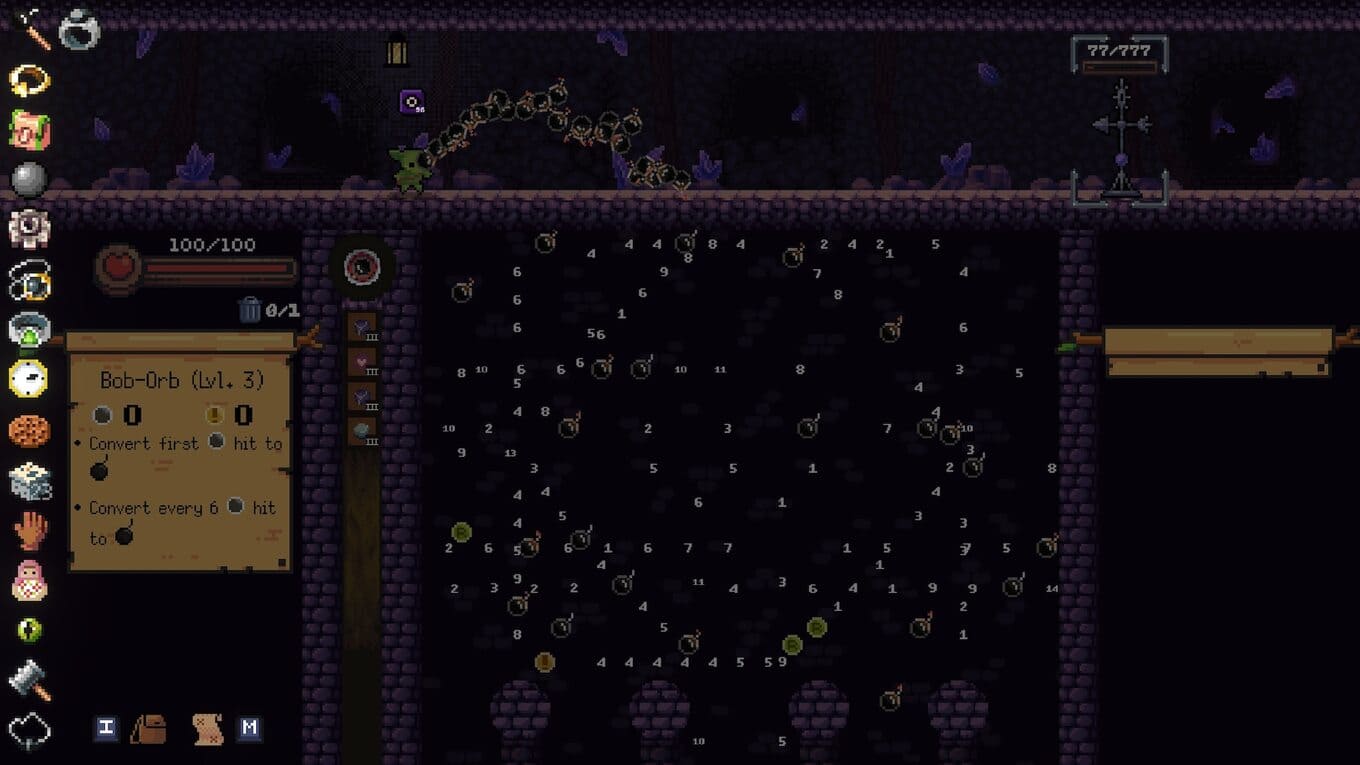
Task: Select the gray stone orb in queue
Action: click(361, 431)
